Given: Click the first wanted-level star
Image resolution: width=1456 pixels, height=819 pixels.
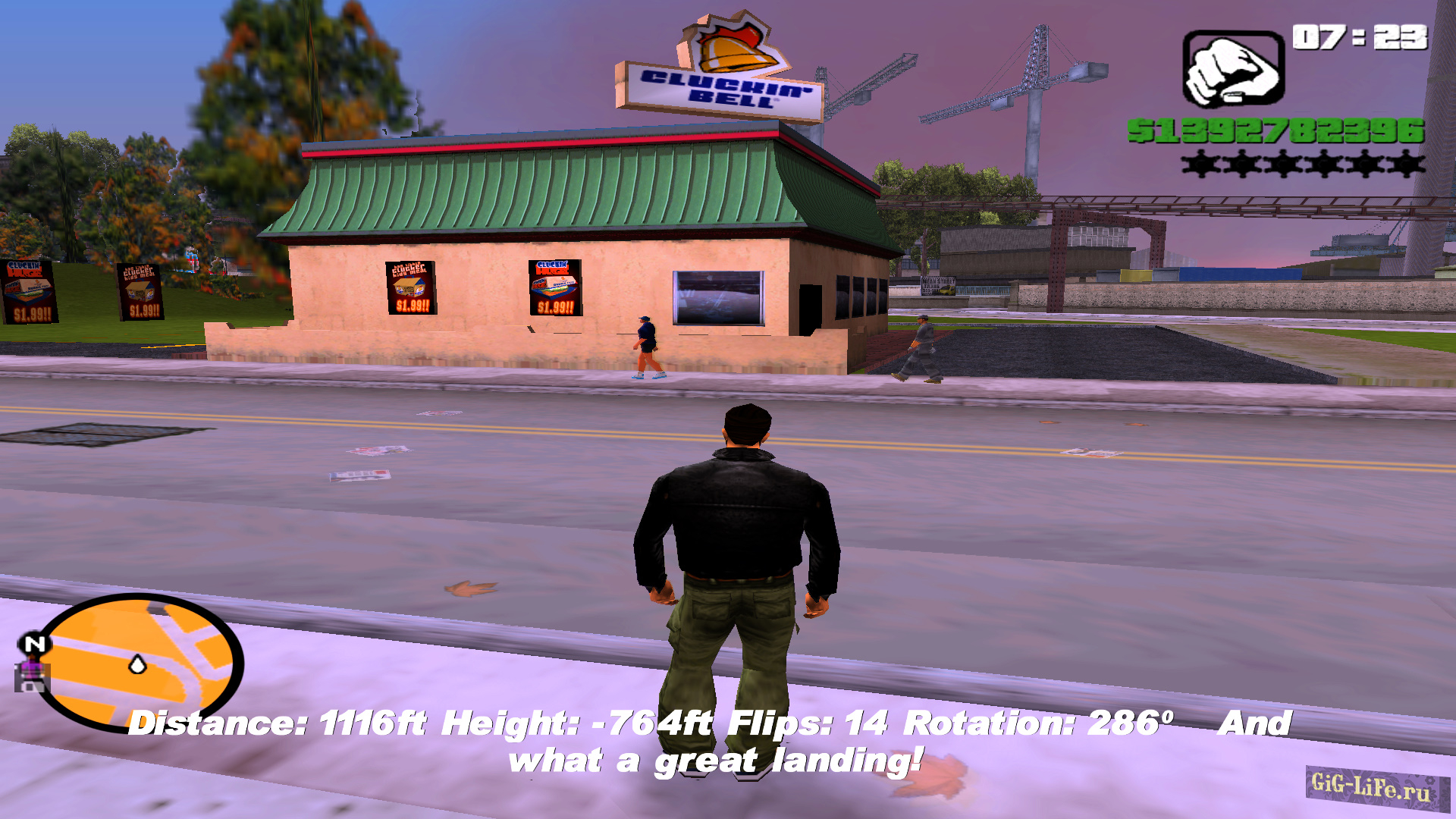Looking at the screenshot, I should click(1201, 163).
